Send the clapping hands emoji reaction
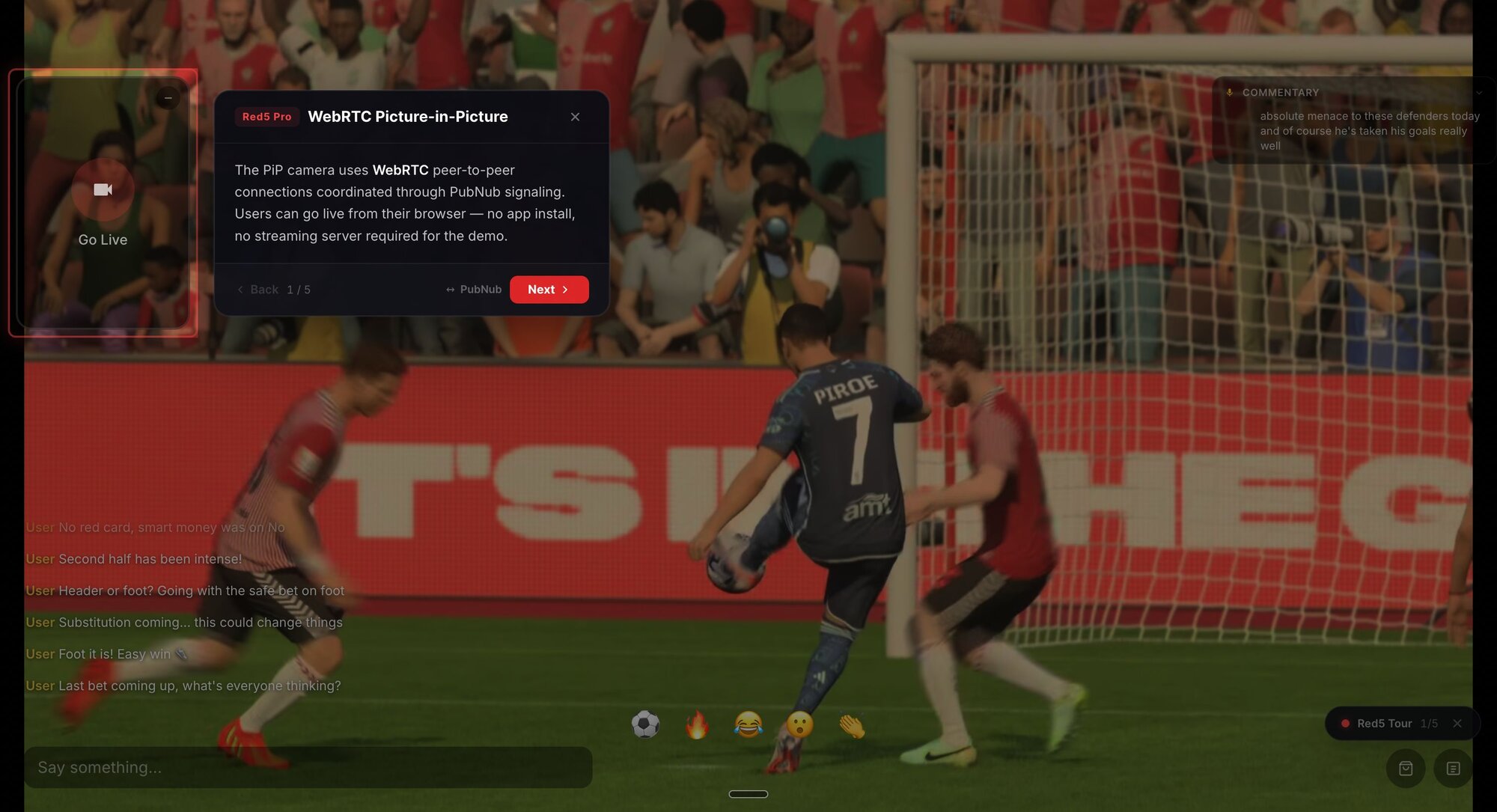Image resolution: width=1497 pixels, height=812 pixels. (x=851, y=724)
